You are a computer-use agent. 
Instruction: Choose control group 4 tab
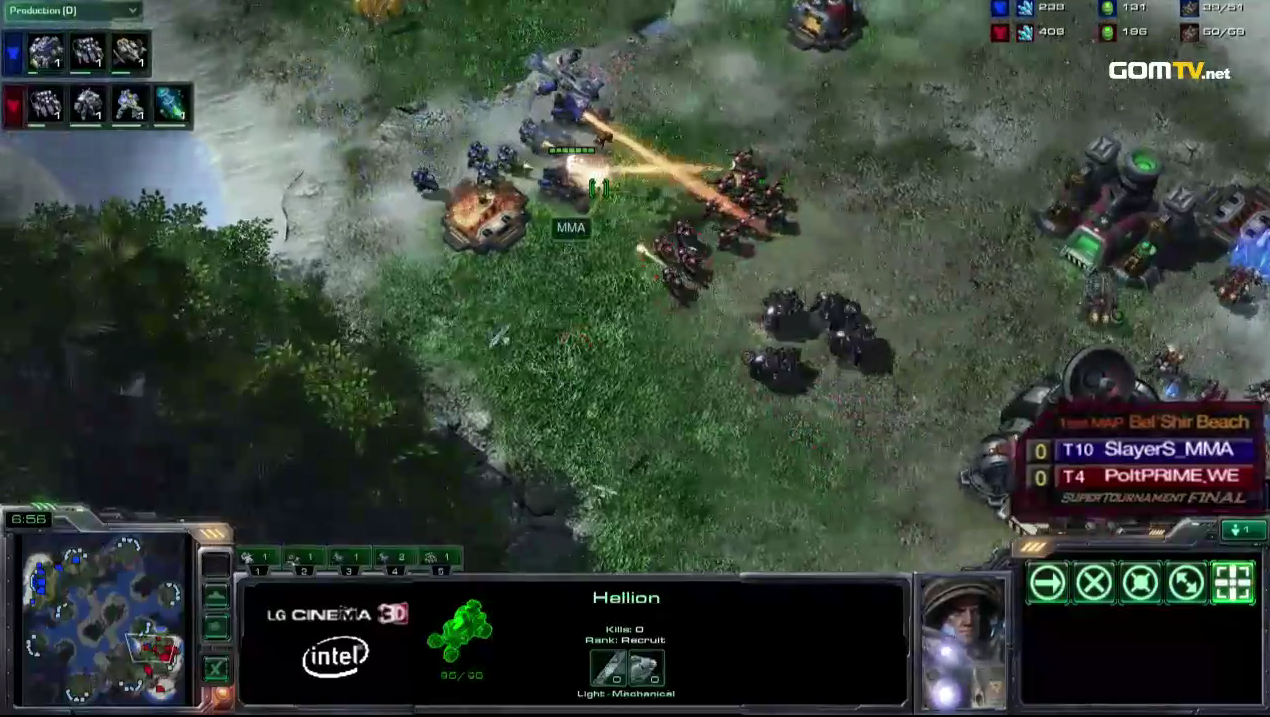tap(394, 558)
